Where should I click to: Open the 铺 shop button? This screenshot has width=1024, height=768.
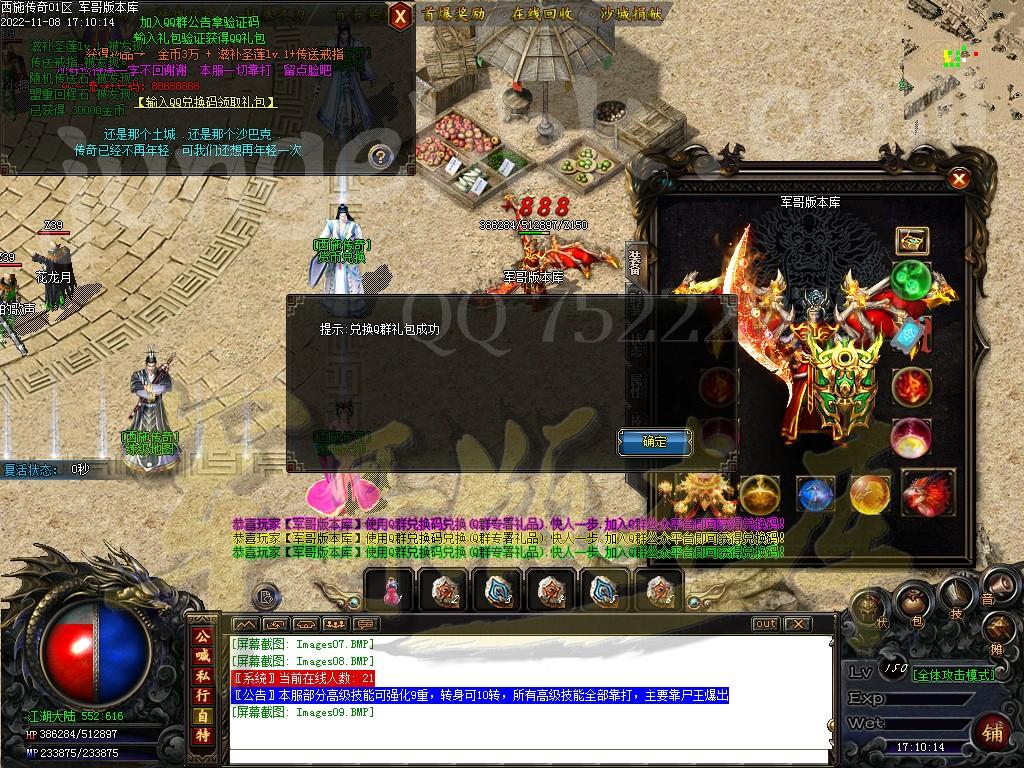[x=993, y=731]
